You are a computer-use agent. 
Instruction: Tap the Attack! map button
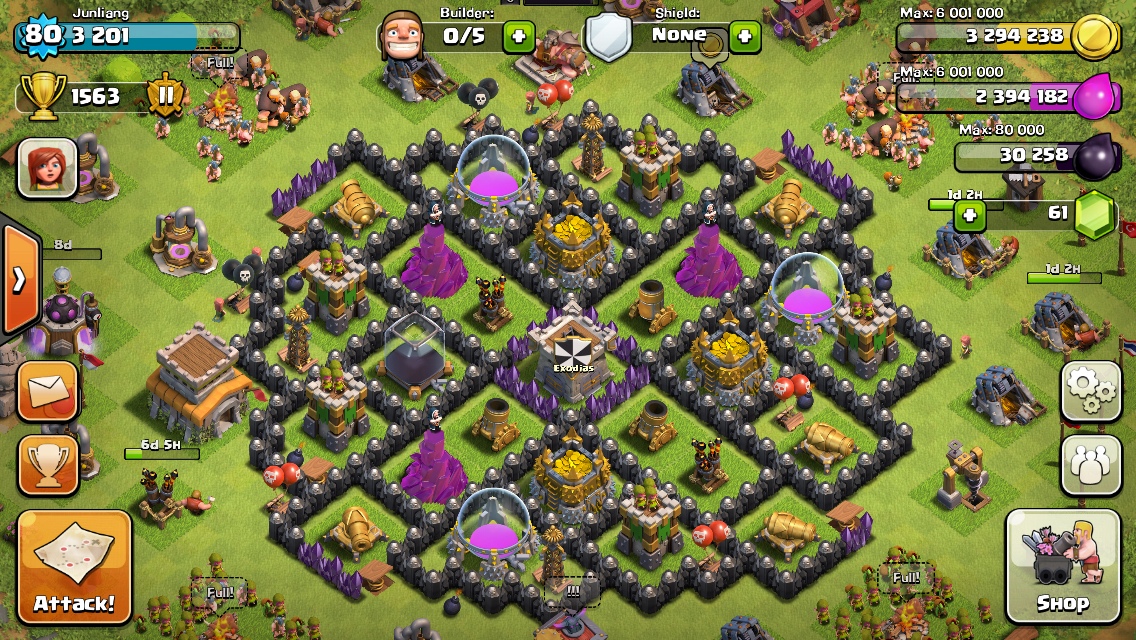[74, 566]
